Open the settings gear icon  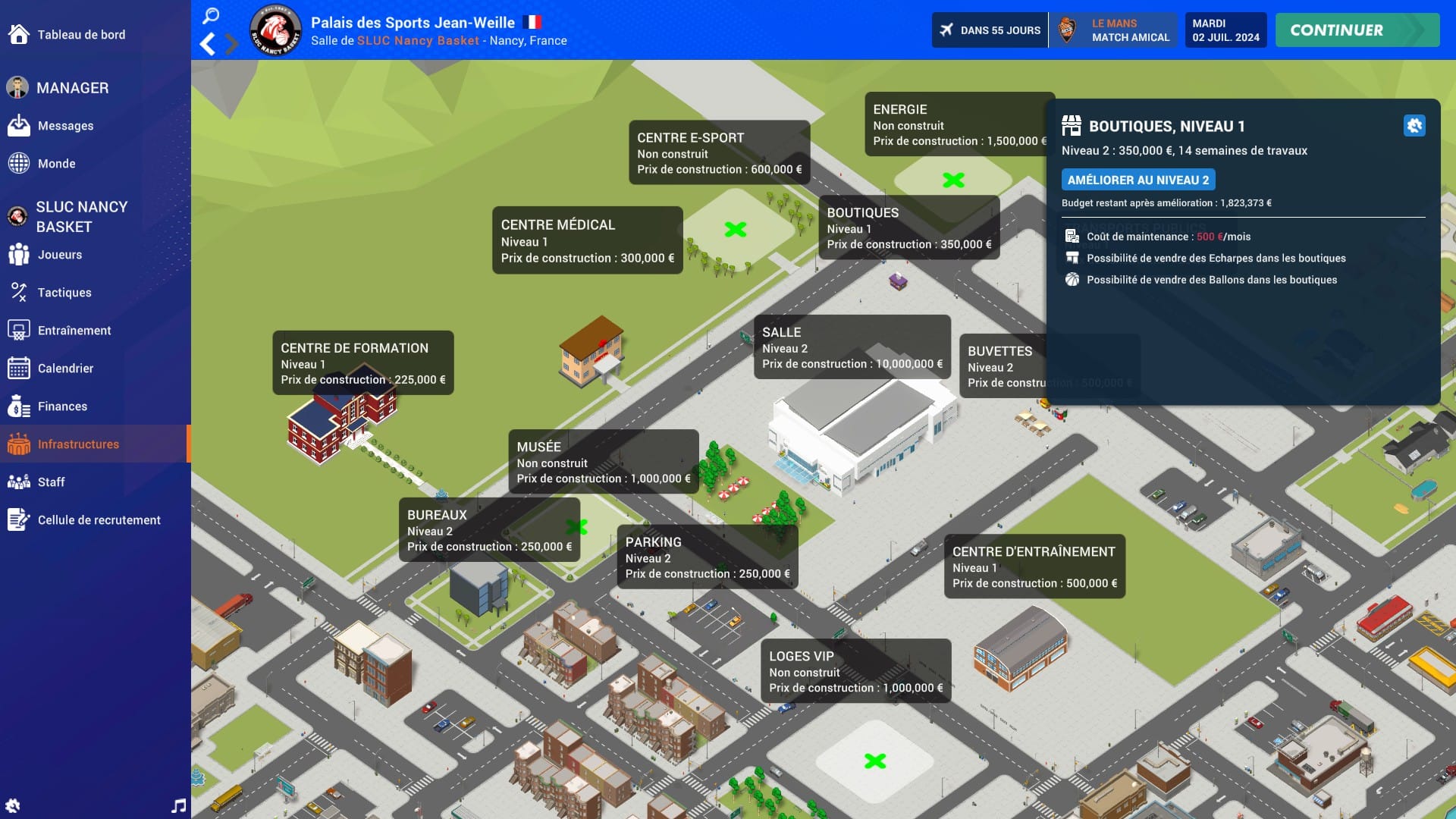13,805
